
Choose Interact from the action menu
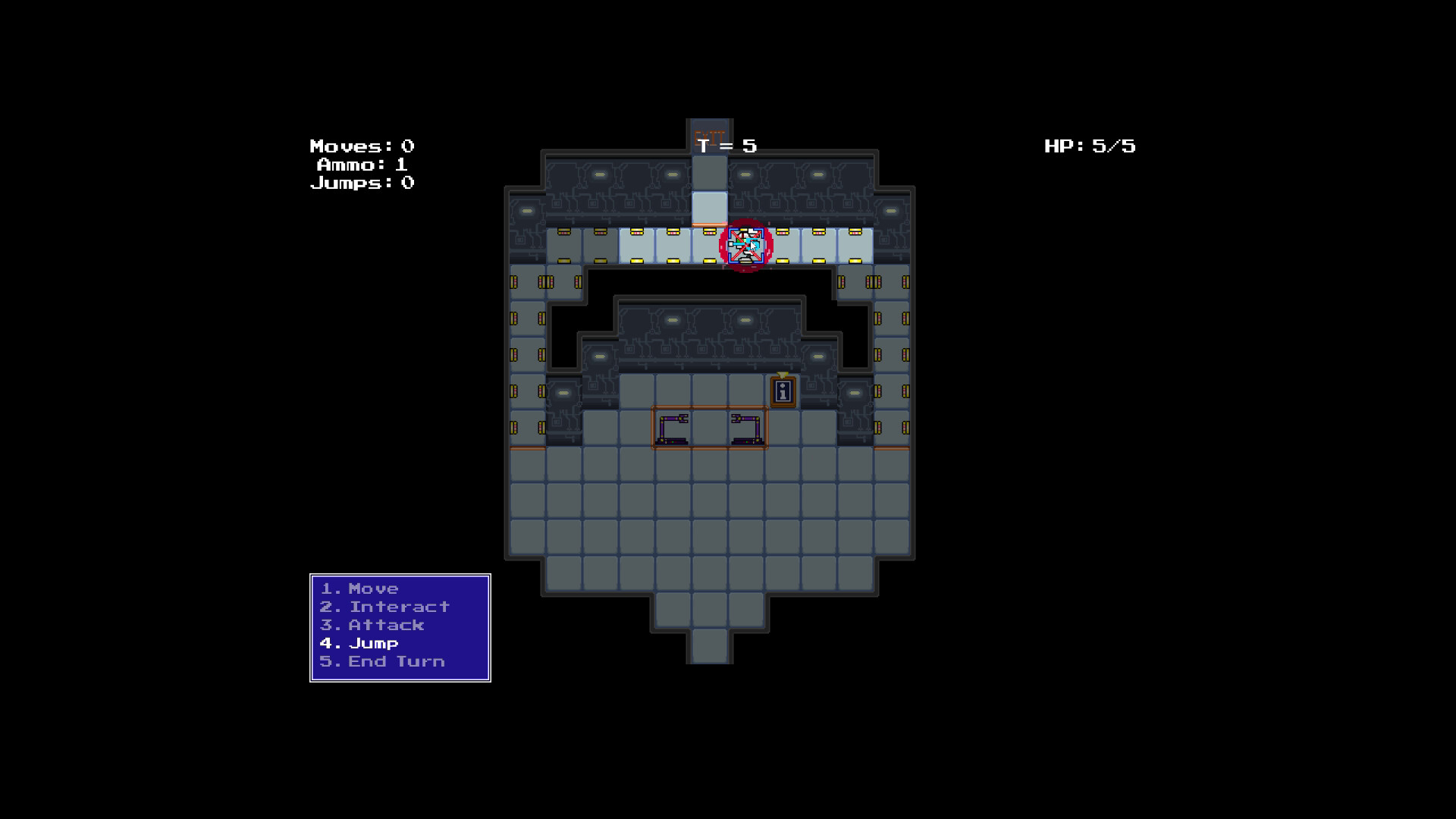(x=384, y=607)
